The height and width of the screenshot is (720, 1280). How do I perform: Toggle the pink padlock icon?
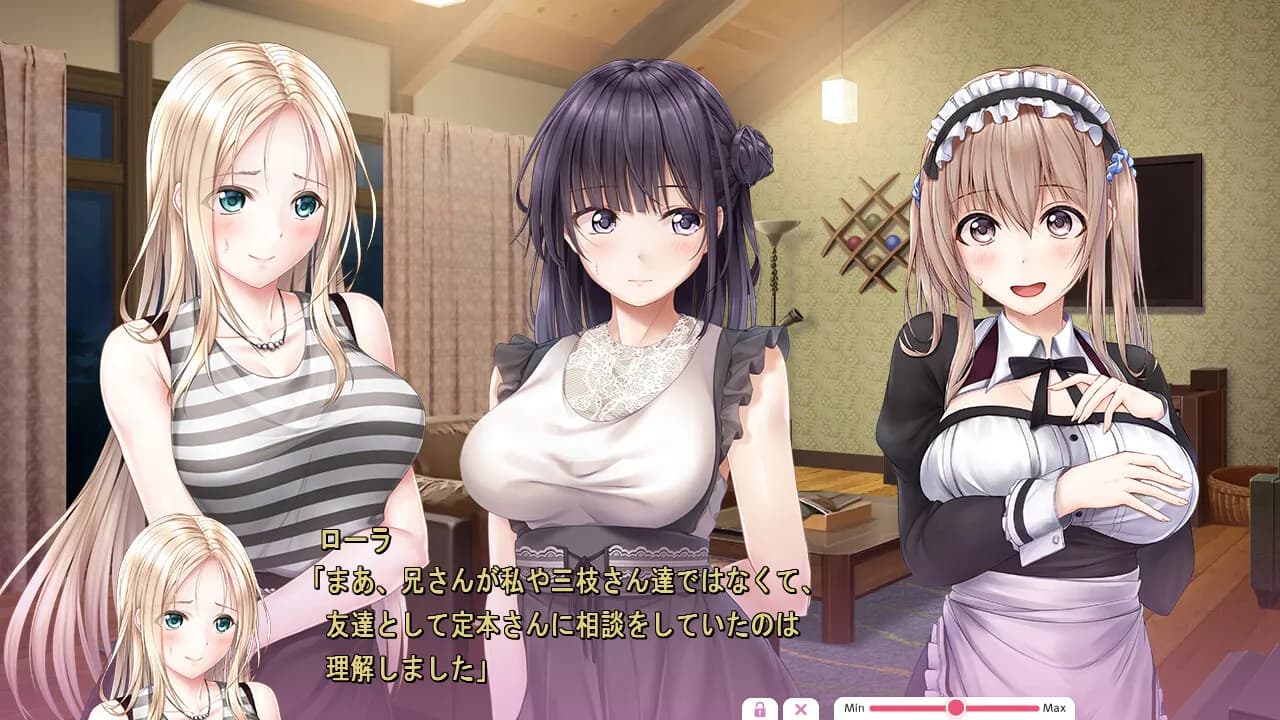click(761, 708)
